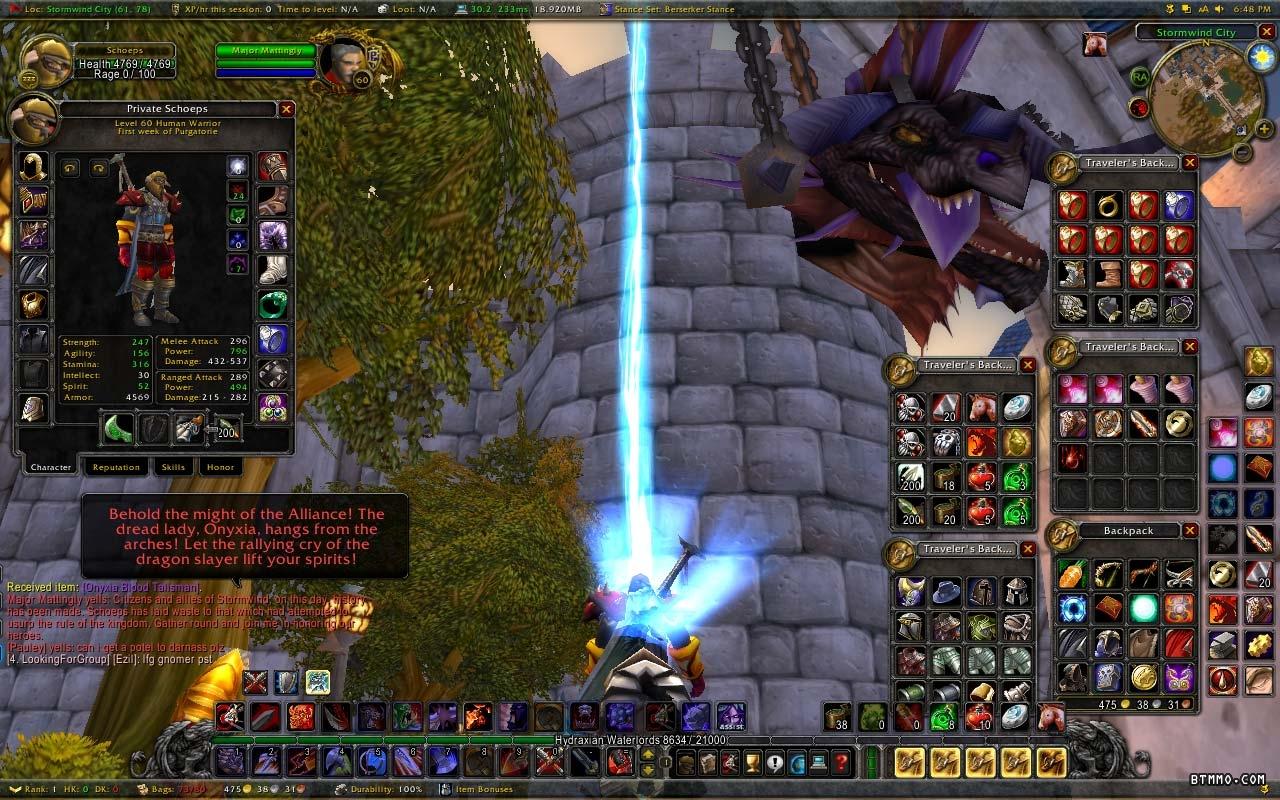Open the Skills tab
This screenshot has height=800, width=1280.
pyautogui.click(x=173, y=467)
